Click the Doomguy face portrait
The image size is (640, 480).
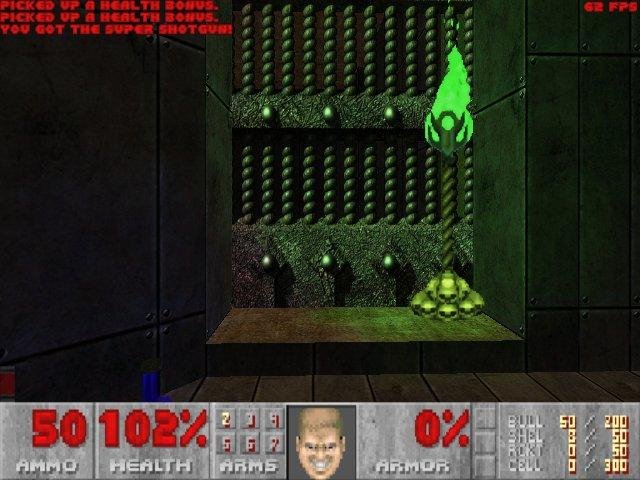click(x=321, y=440)
